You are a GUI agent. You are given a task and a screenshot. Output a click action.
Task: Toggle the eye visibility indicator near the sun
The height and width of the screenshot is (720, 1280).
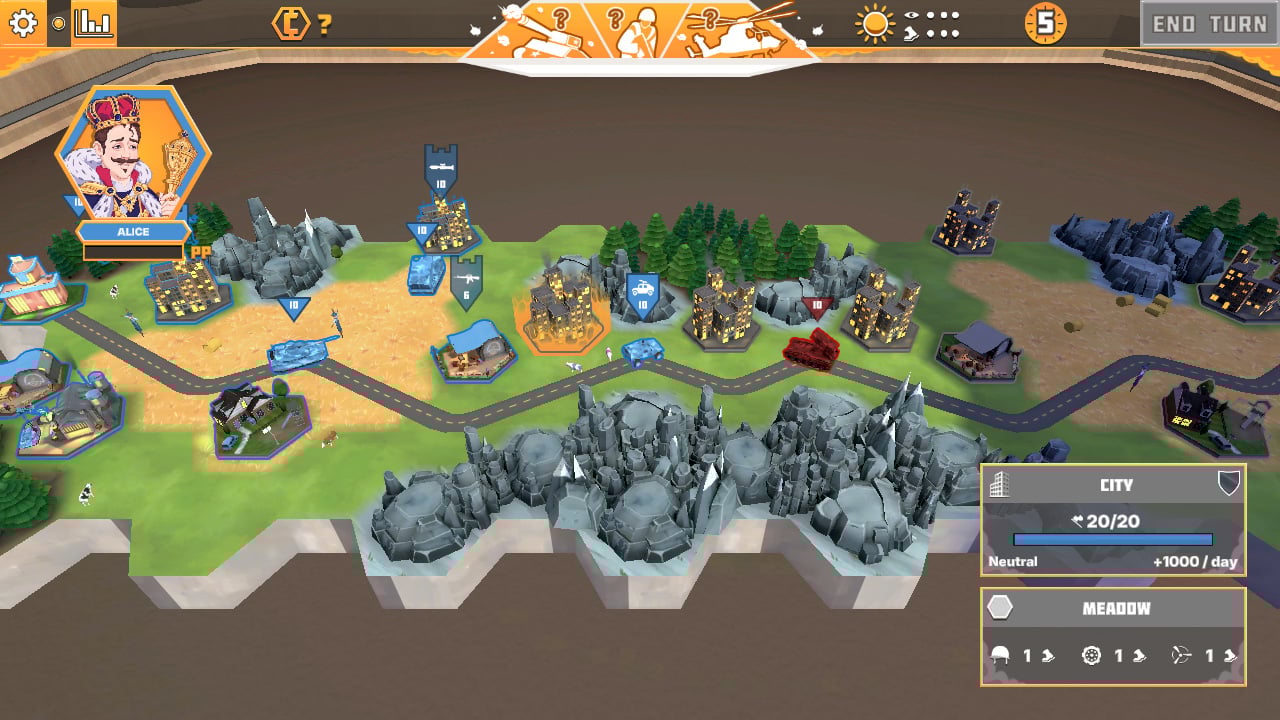911,15
